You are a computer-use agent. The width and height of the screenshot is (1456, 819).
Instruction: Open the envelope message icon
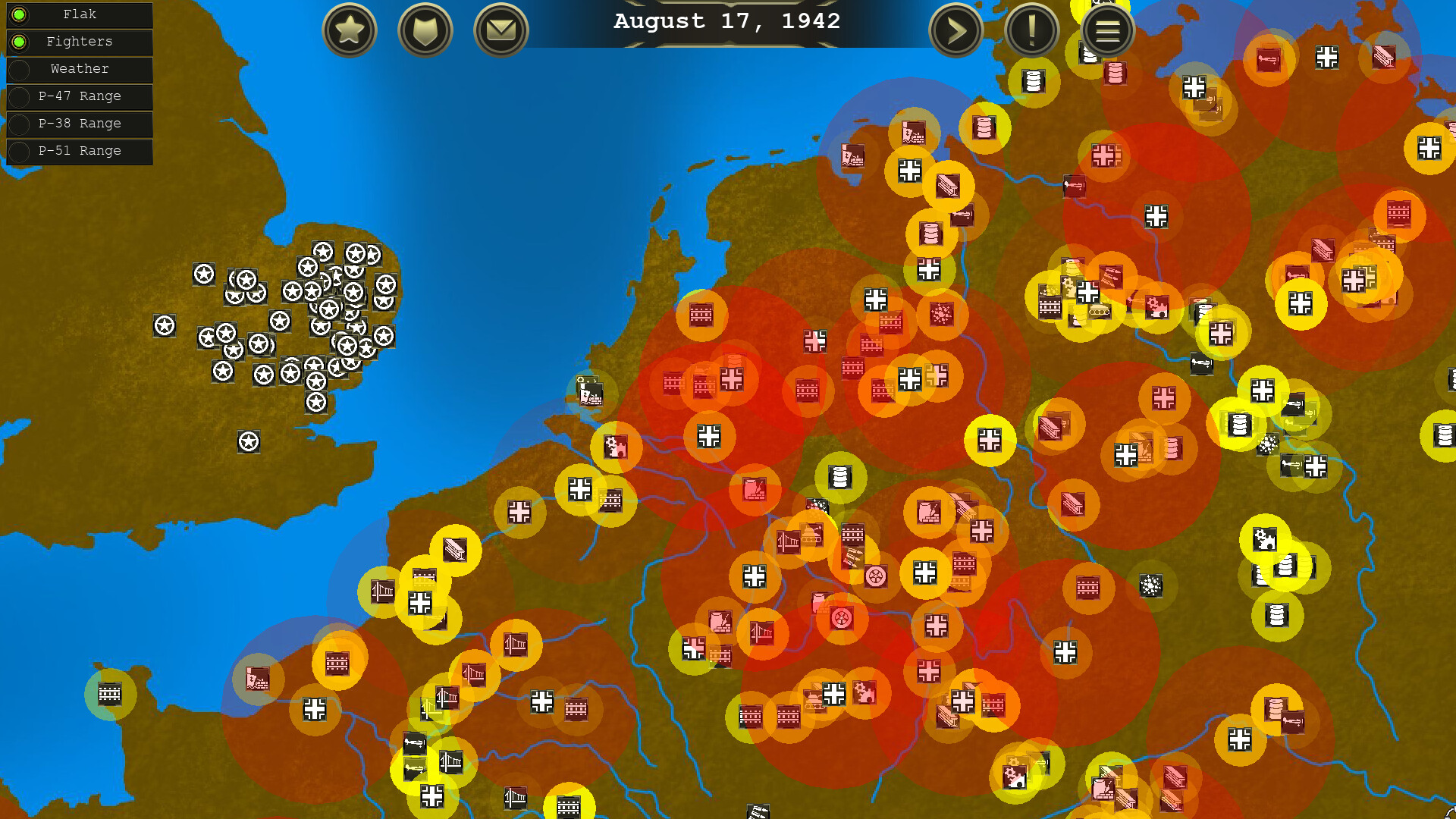tap(500, 30)
